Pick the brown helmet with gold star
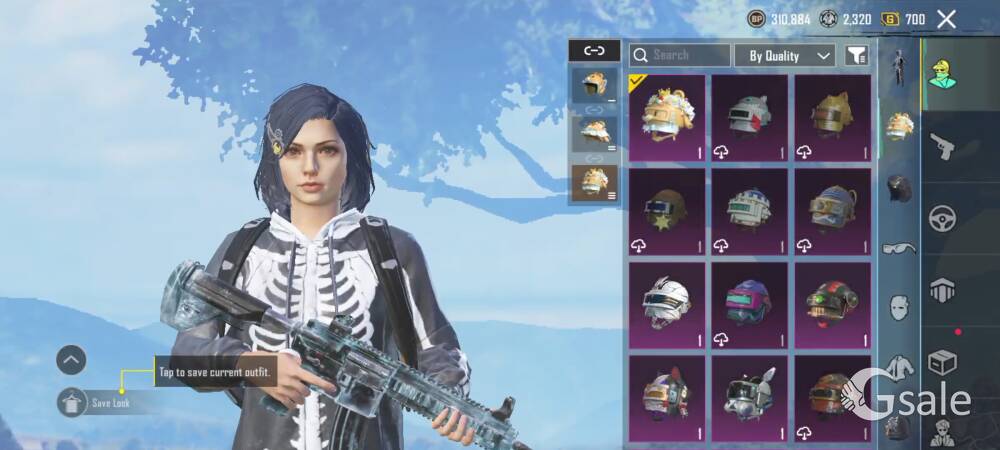This screenshot has width=1000, height=450. pyautogui.click(x=667, y=211)
